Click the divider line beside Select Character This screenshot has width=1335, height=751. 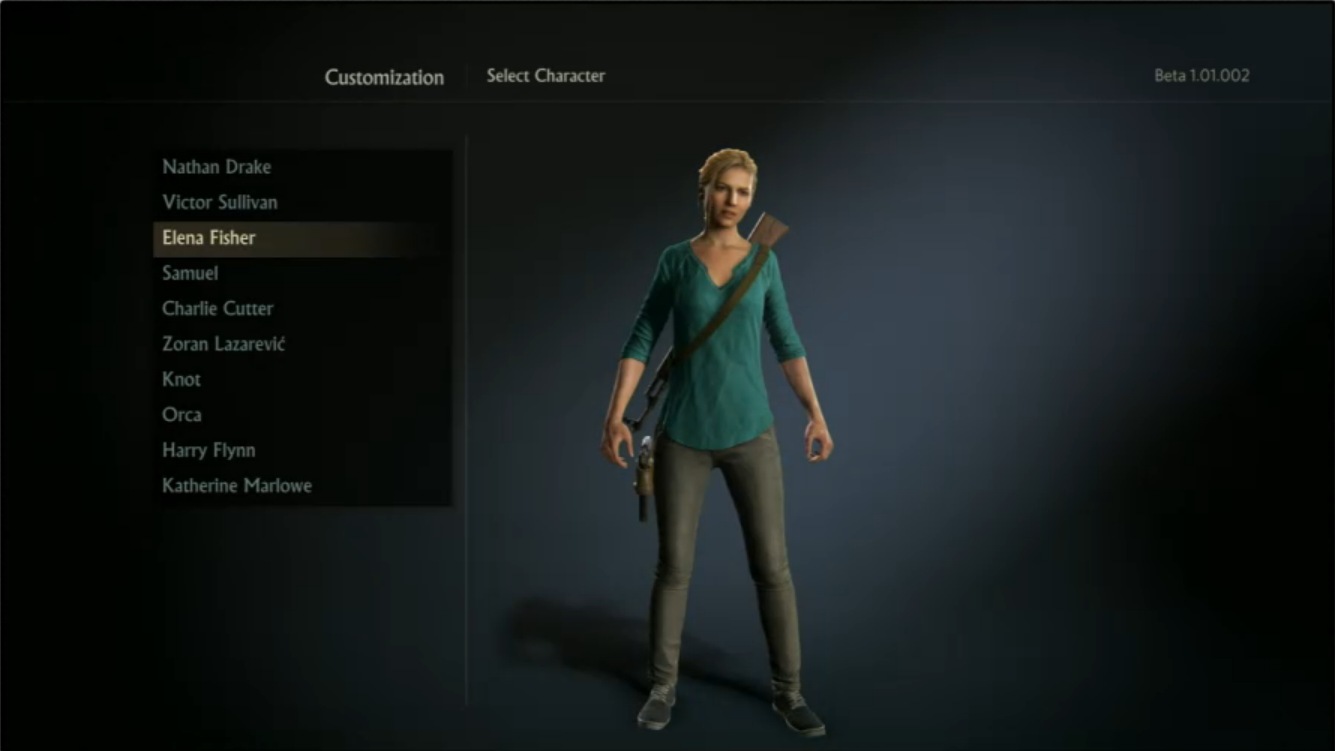pos(467,75)
